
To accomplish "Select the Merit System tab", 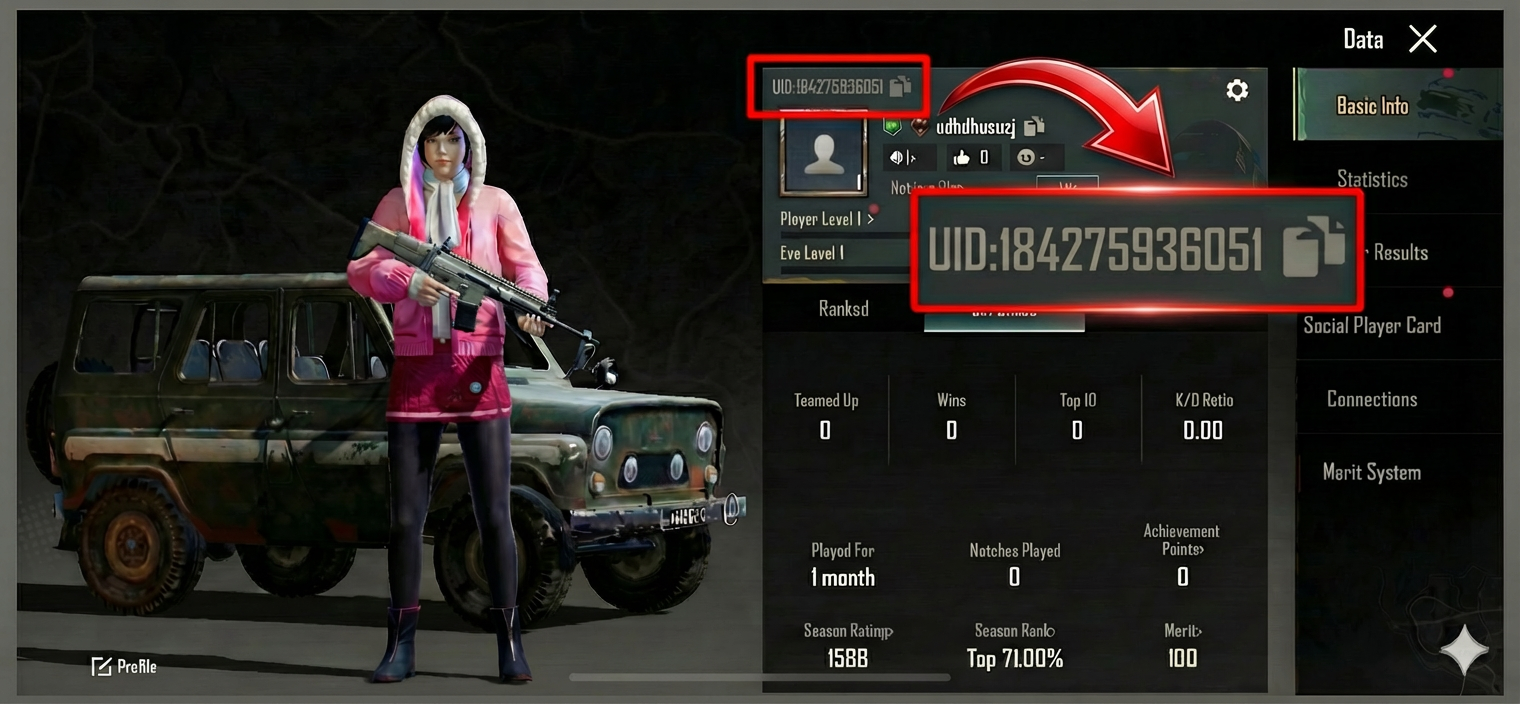I will (1372, 472).
